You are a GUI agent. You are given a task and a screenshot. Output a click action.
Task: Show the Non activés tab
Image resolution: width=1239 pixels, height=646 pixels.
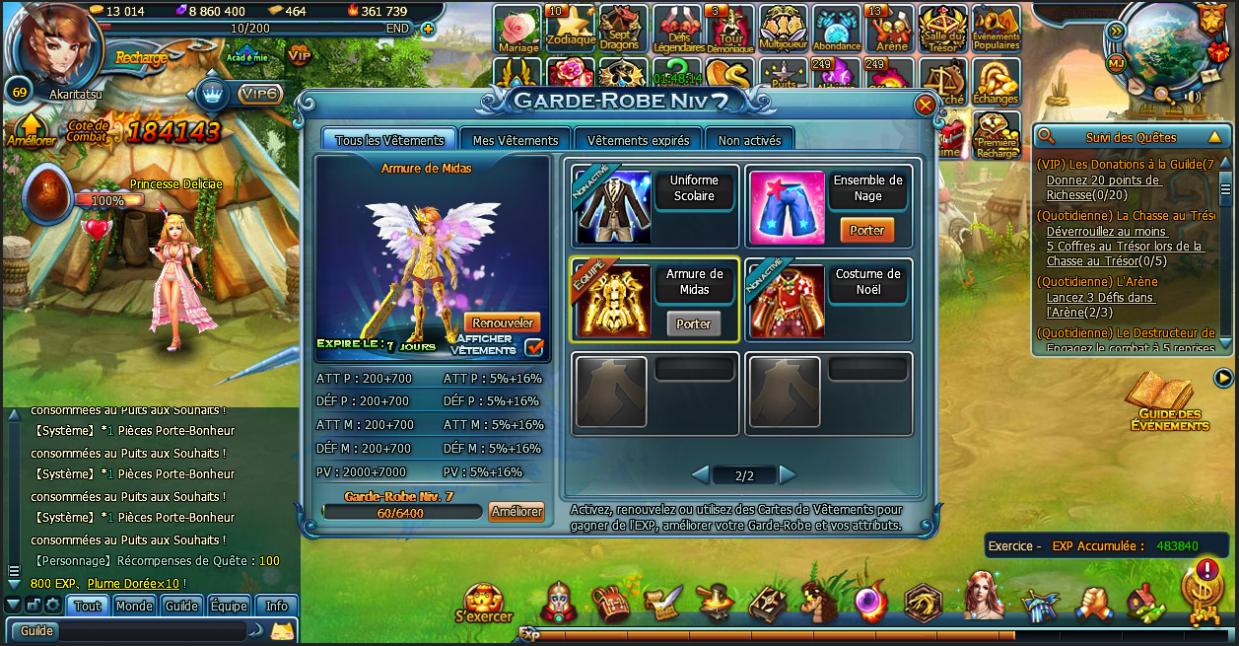(749, 141)
